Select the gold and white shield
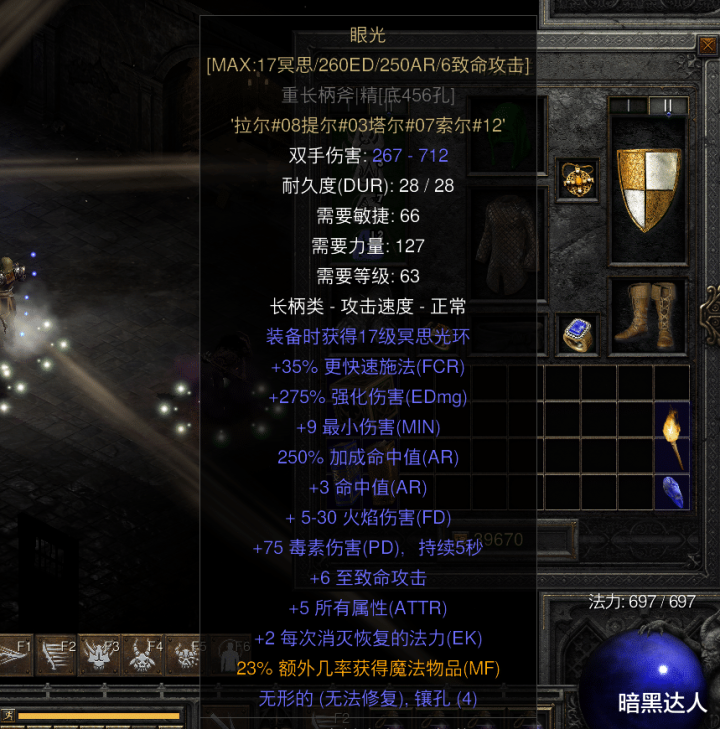Screen dimensions: 720x729 [x=648, y=189]
